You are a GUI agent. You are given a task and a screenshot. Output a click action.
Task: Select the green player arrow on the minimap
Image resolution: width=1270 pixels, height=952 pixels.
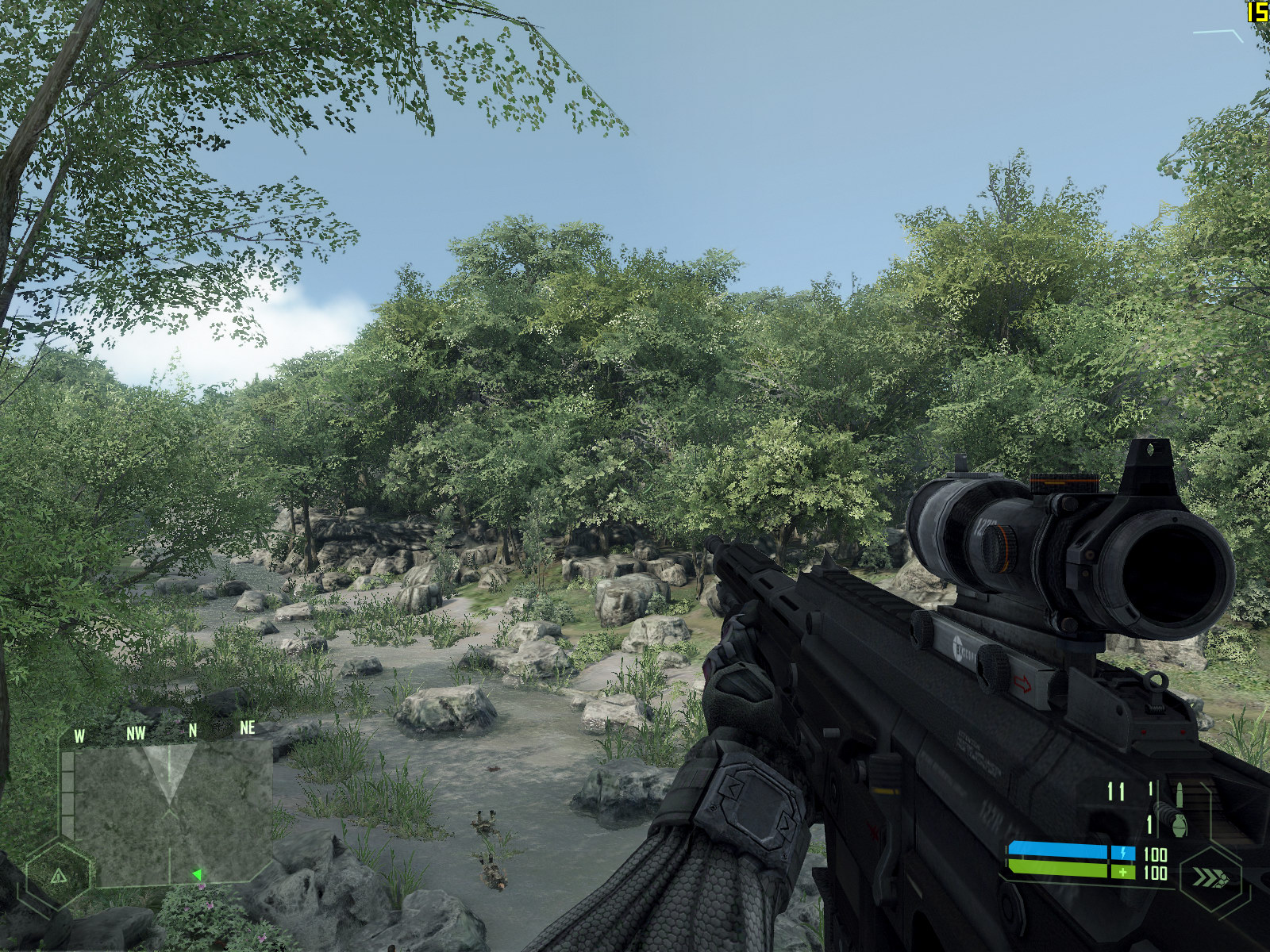tap(196, 874)
